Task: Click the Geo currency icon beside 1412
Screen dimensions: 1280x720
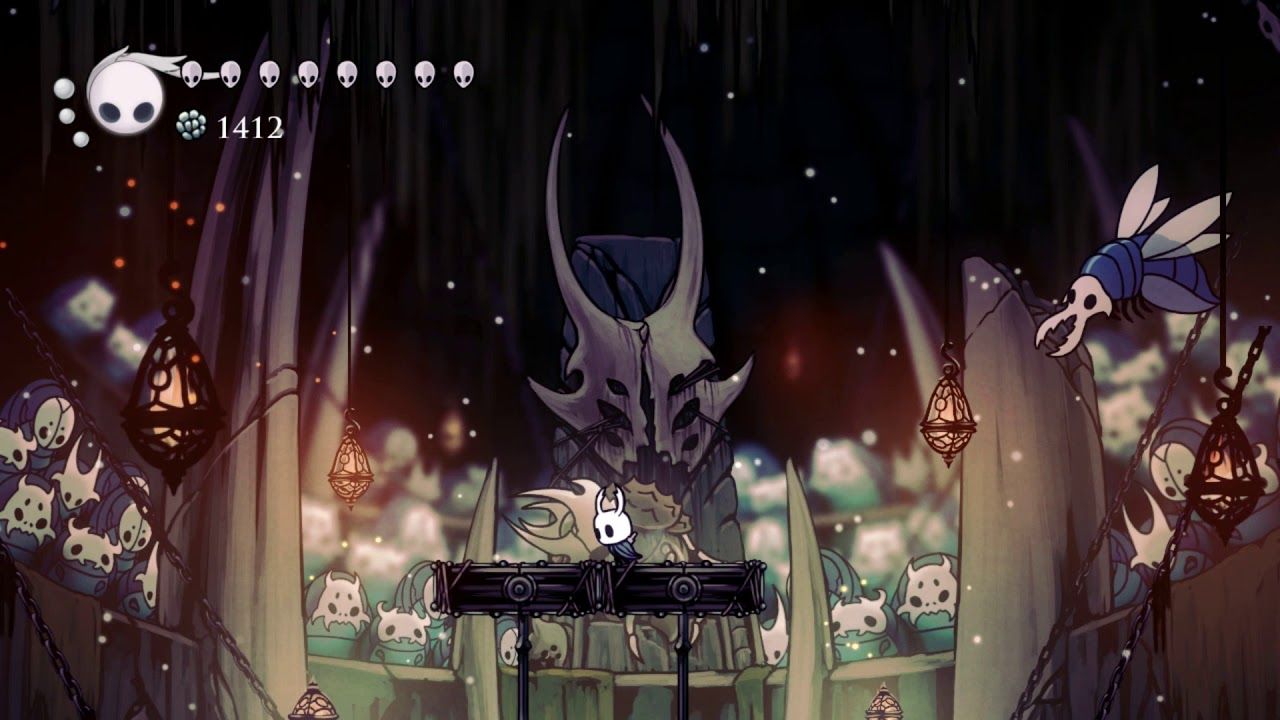Action: (x=189, y=127)
